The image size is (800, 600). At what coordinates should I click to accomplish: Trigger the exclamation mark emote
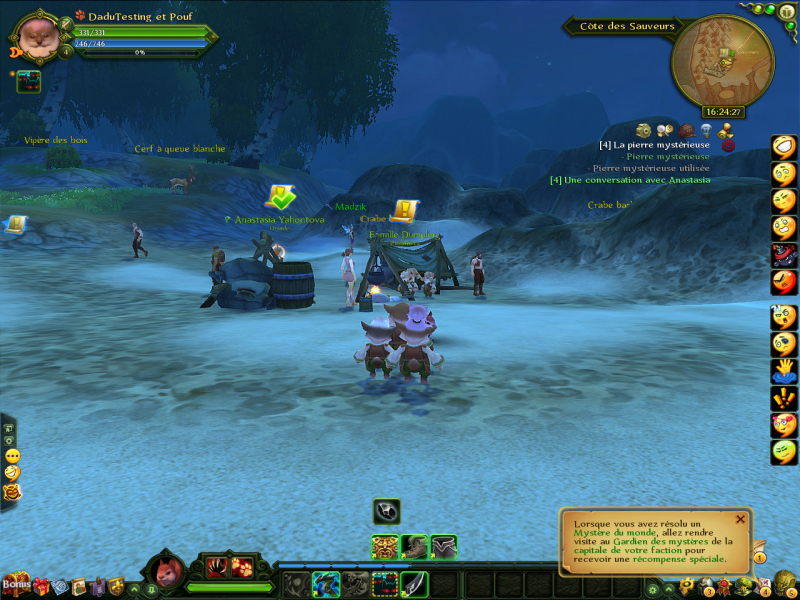(784, 398)
